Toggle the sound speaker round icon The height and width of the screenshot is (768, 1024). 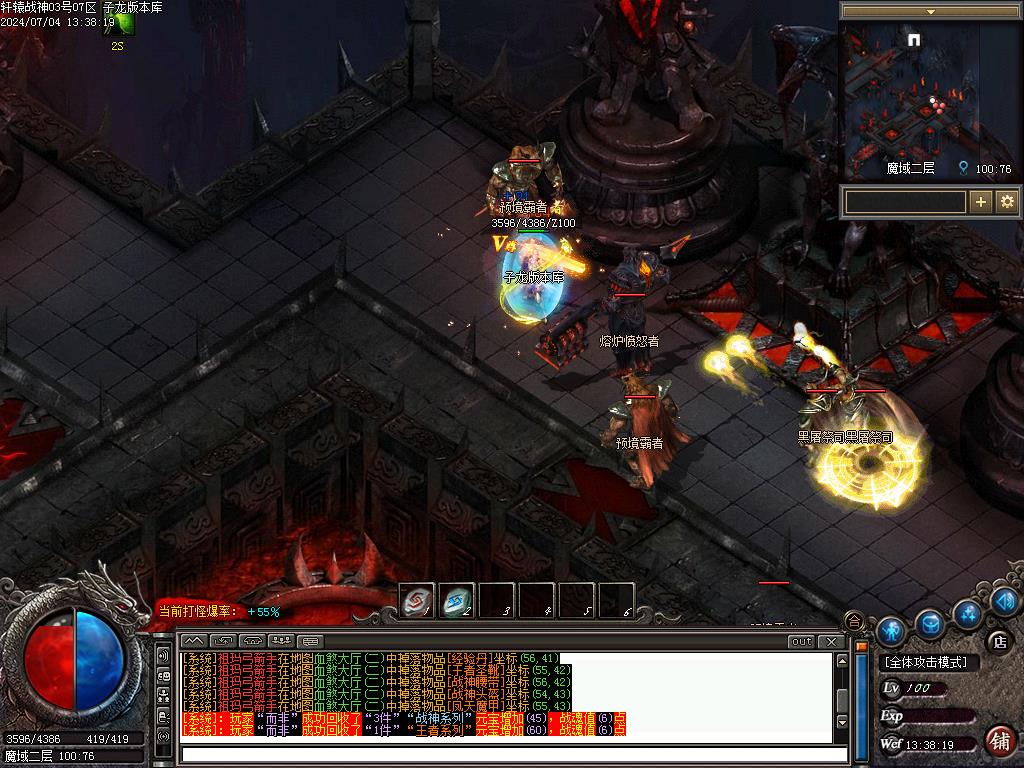[x=1004, y=600]
